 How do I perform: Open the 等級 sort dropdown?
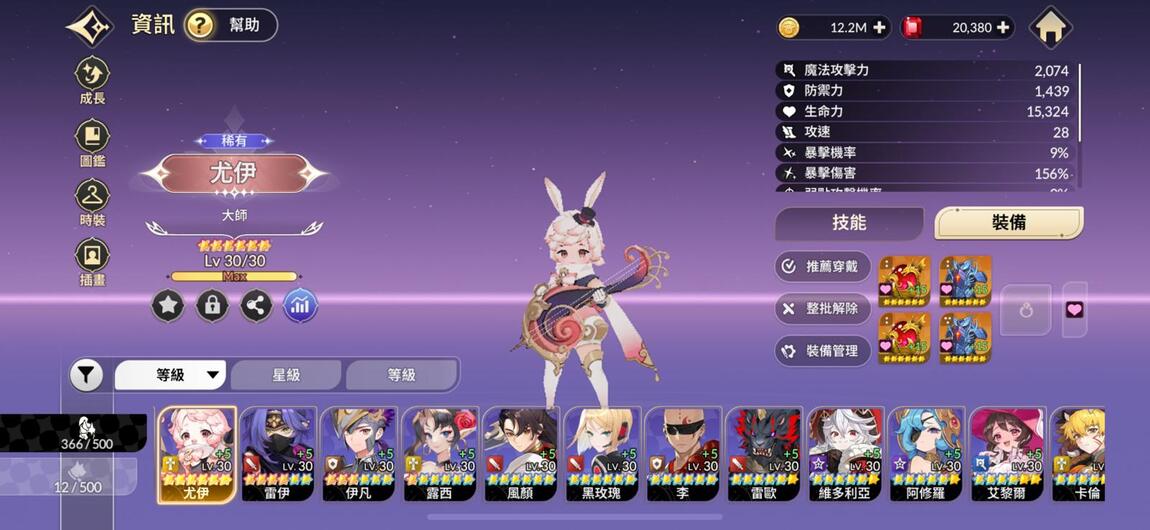(x=171, y=375)
